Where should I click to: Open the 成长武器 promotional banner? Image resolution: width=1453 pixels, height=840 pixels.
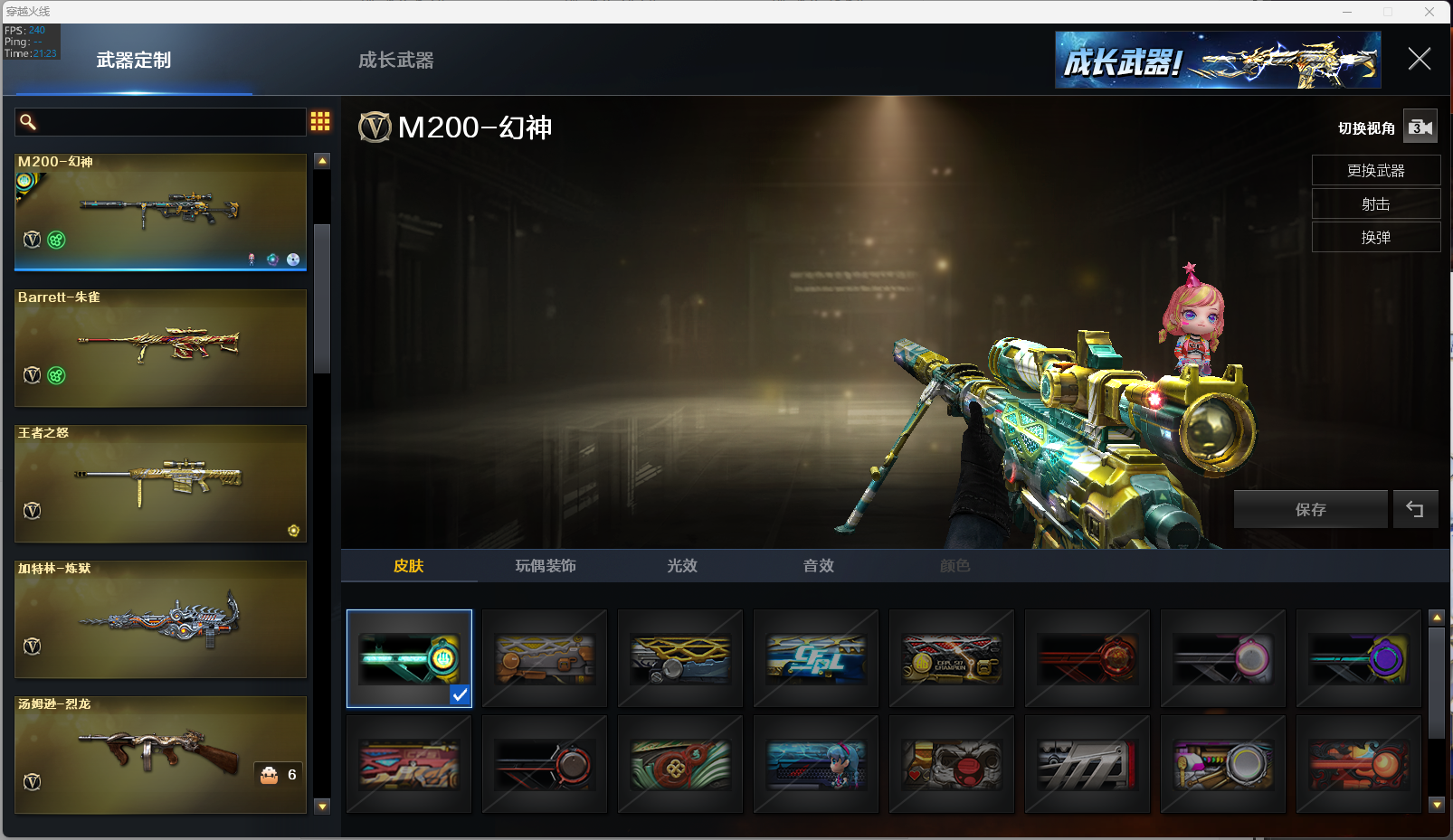point(1218,61)
